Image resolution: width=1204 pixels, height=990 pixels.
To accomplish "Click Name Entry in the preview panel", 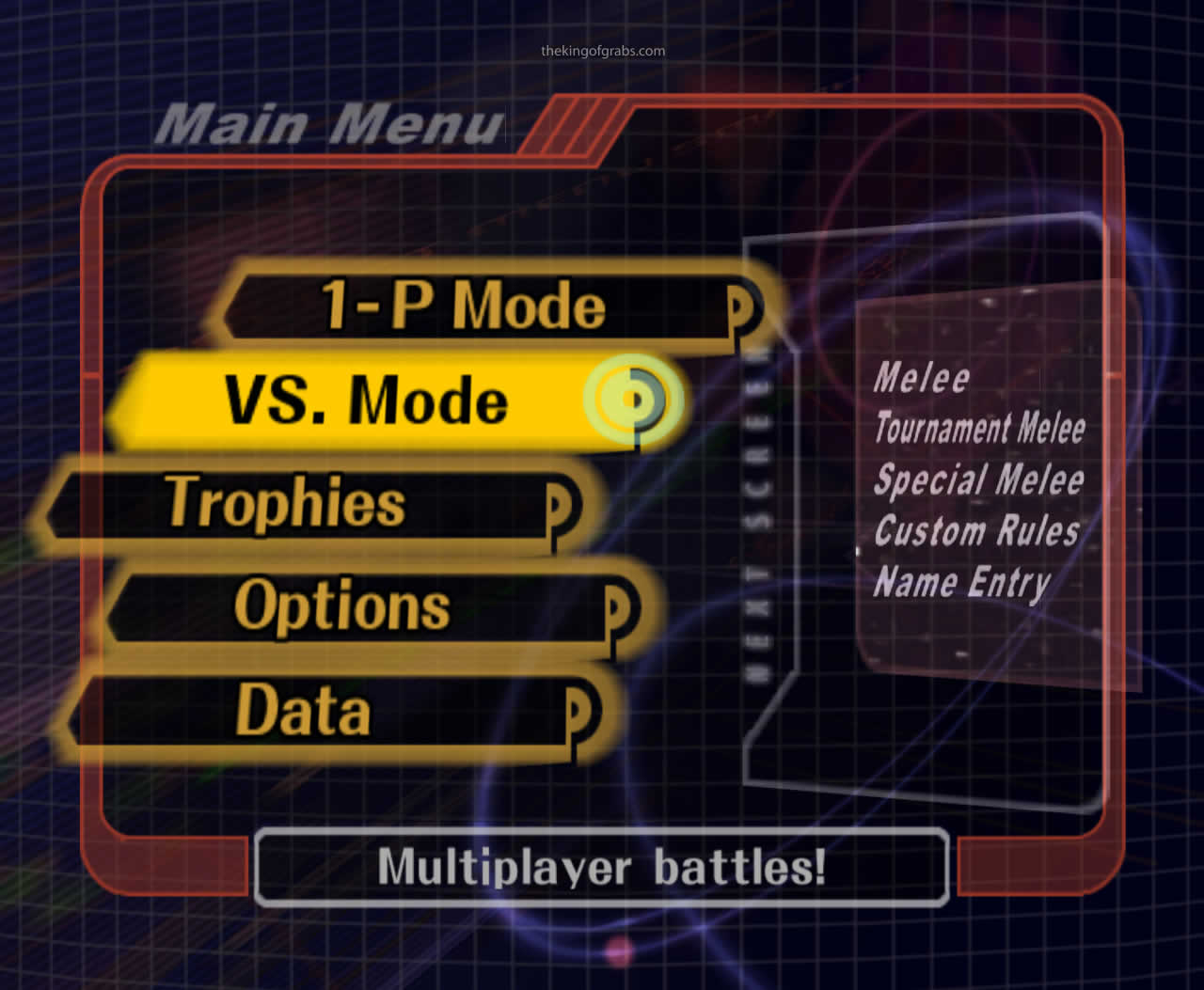I will coord(961,583).
